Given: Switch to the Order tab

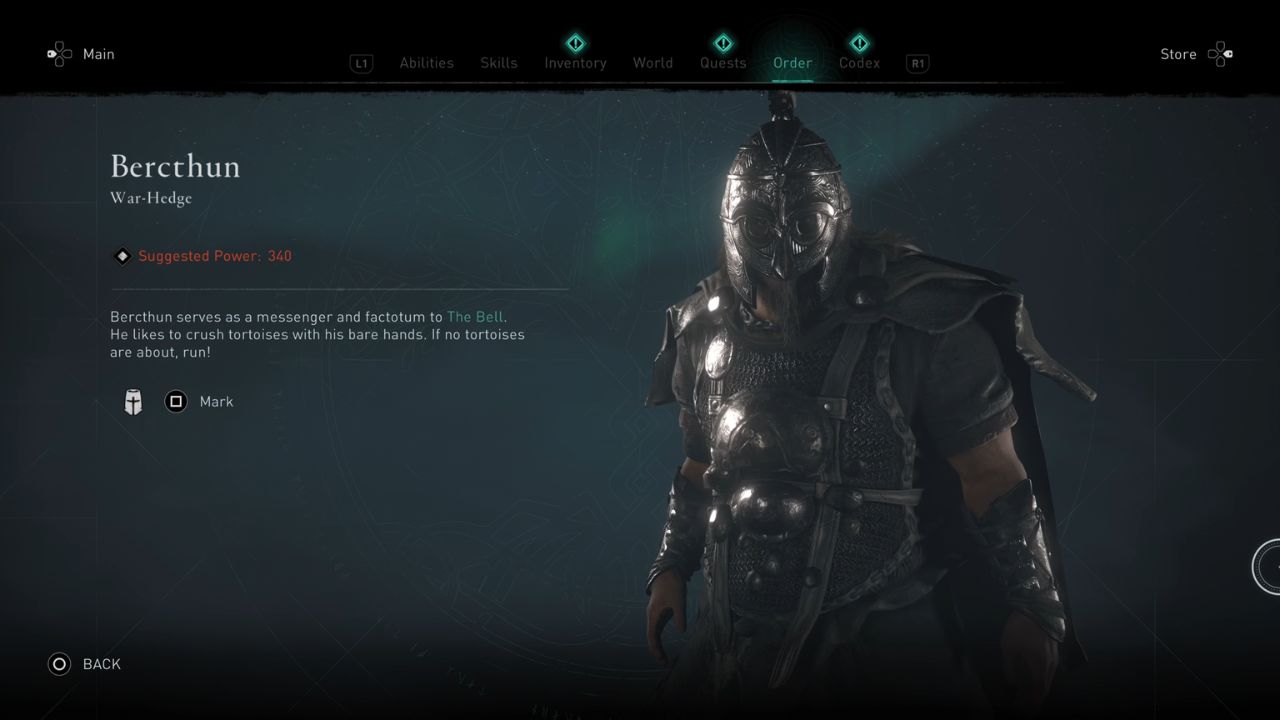Looking at the screenshot, I should click(x=792, y=62).
